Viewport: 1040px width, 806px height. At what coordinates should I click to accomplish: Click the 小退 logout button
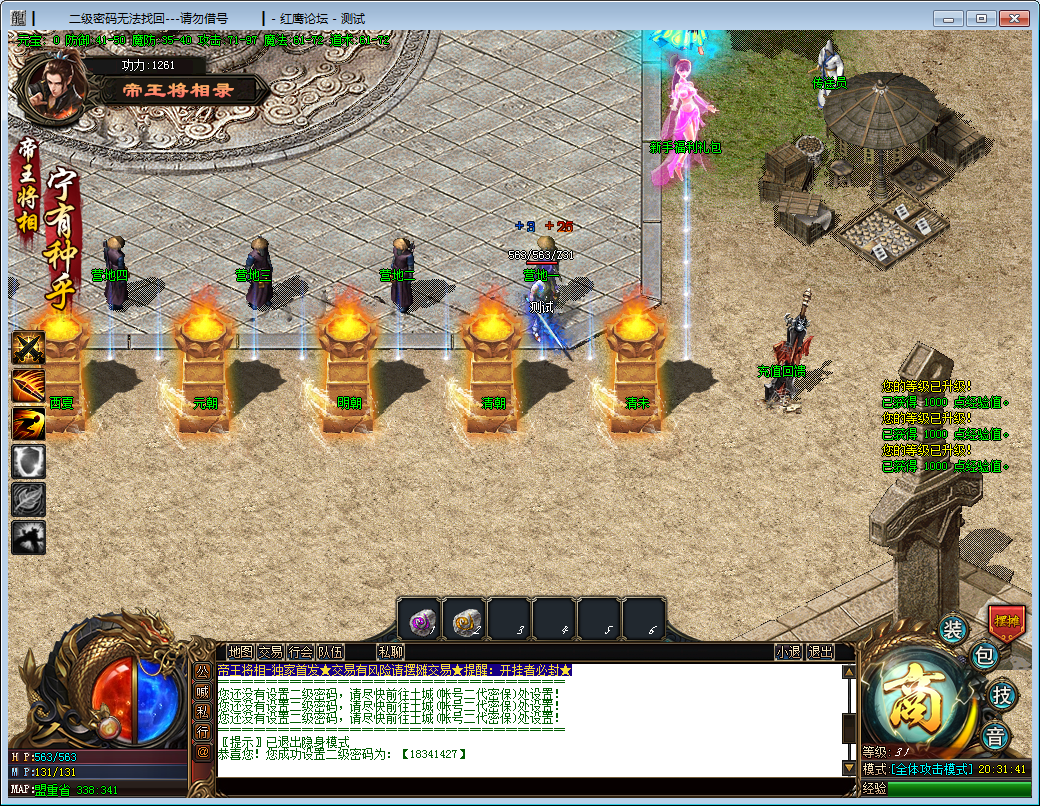click(788, 652)
